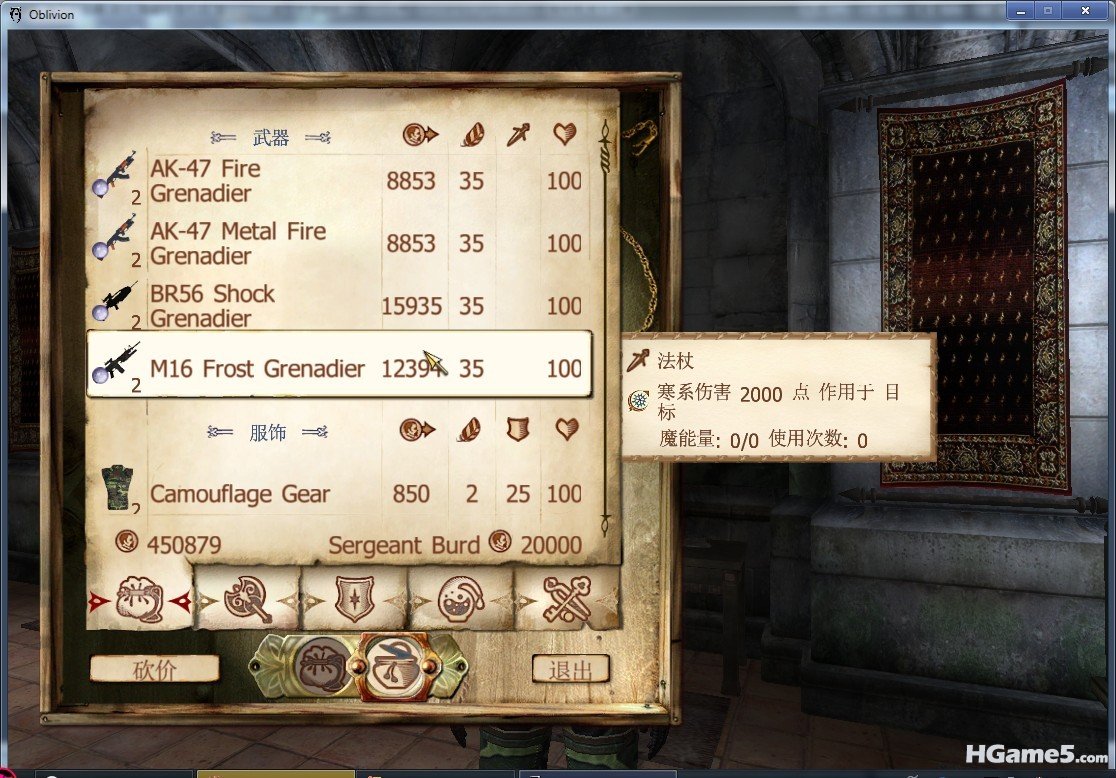The width and height of the screenshot is (1116, 778).
Task: Open the weapons axe tab
Action: 247,600
